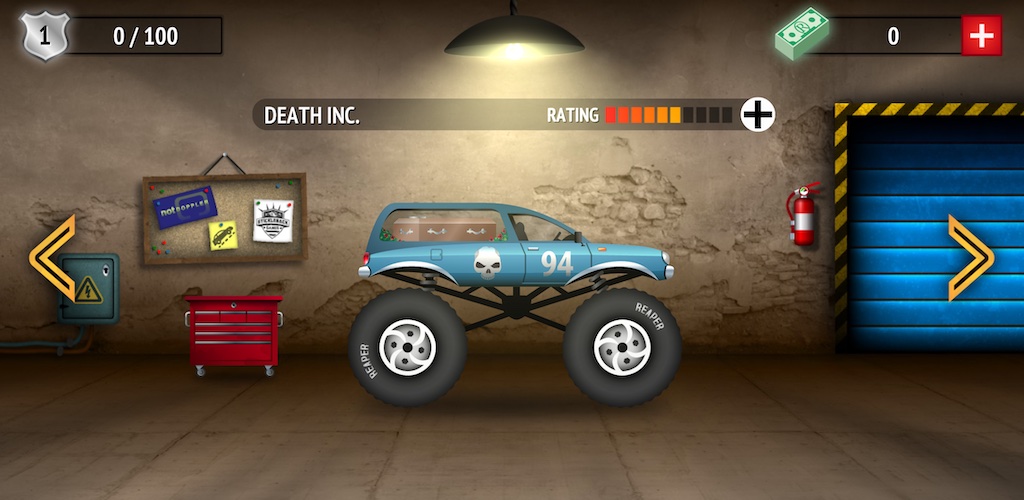Open the level badge progress panel

[122, 37]
